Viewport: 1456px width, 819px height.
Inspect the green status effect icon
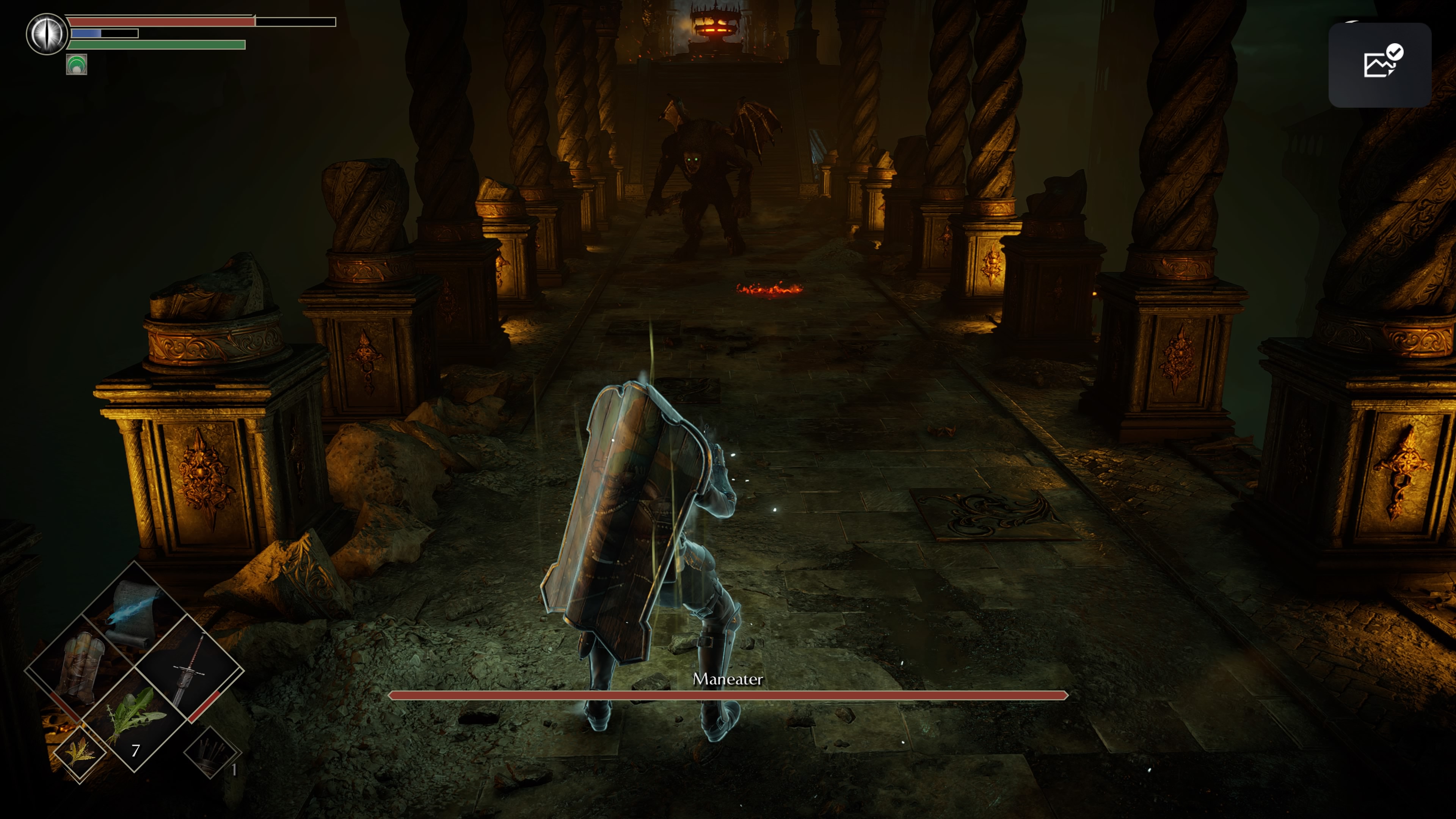coord(76,64)
